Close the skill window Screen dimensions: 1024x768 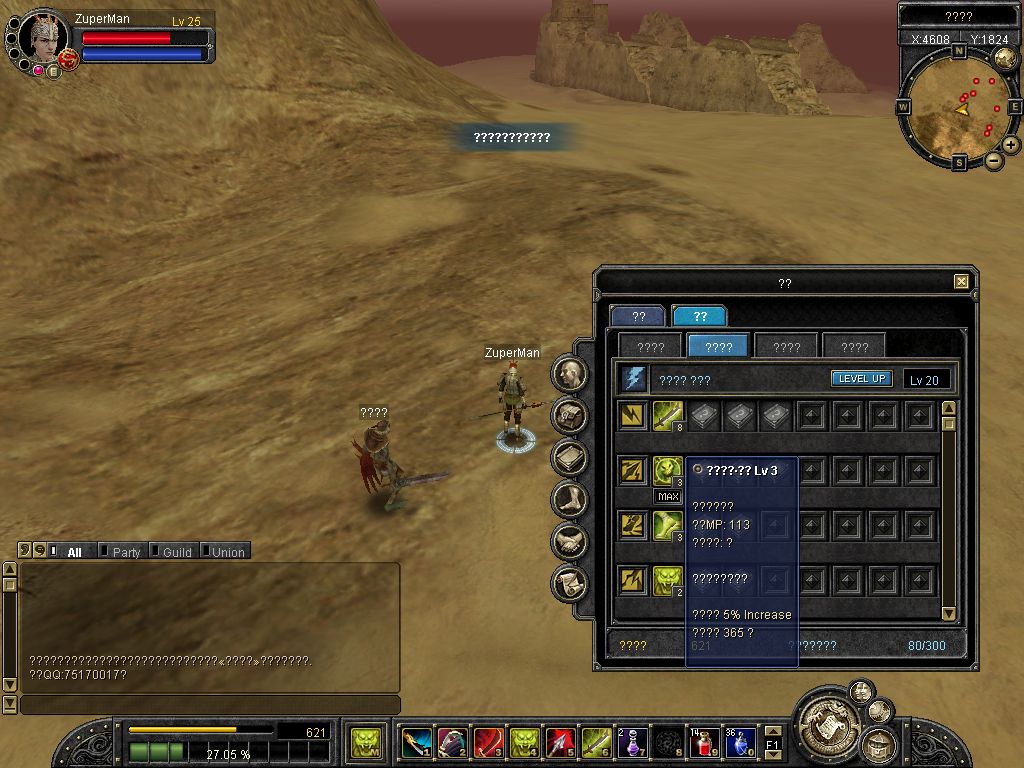961,282
